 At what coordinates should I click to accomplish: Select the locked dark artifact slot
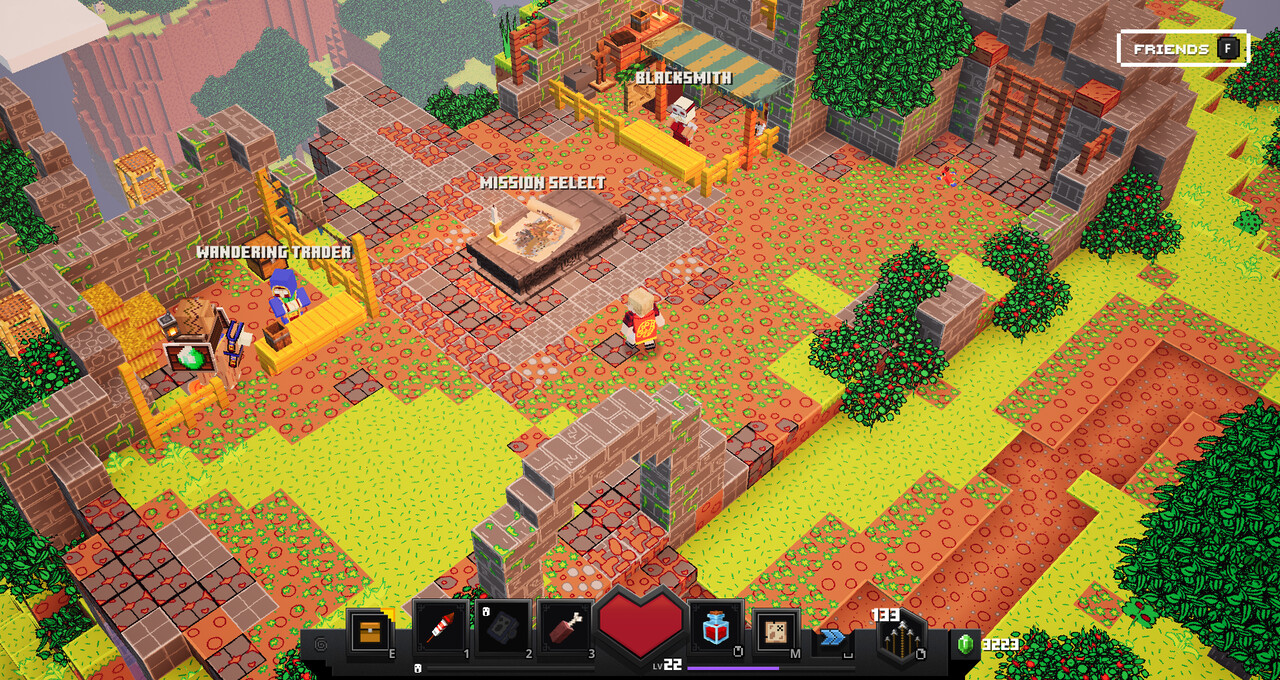(503, 628)
